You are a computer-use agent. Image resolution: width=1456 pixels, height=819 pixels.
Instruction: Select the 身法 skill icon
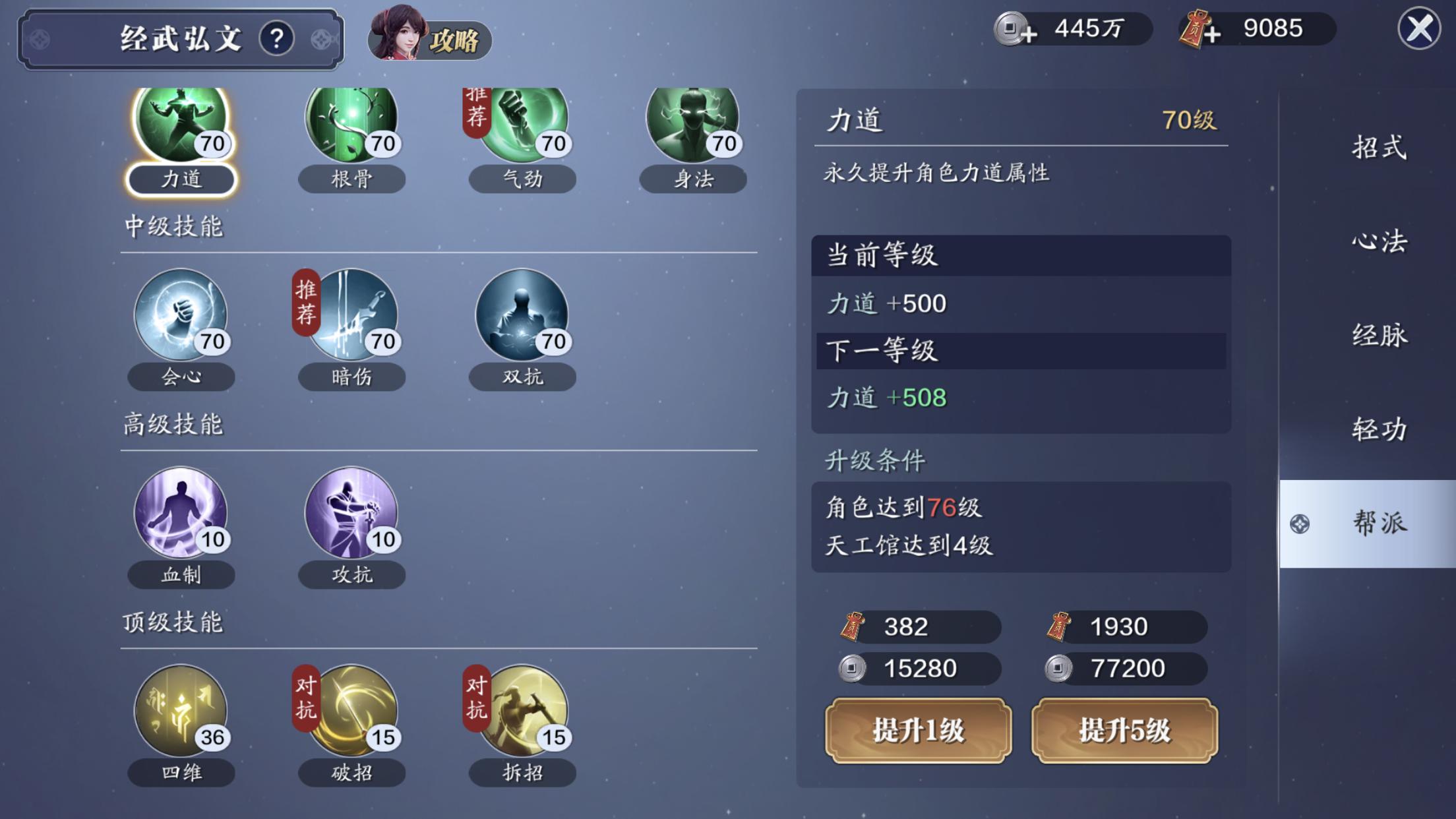[x=692, y=125]
